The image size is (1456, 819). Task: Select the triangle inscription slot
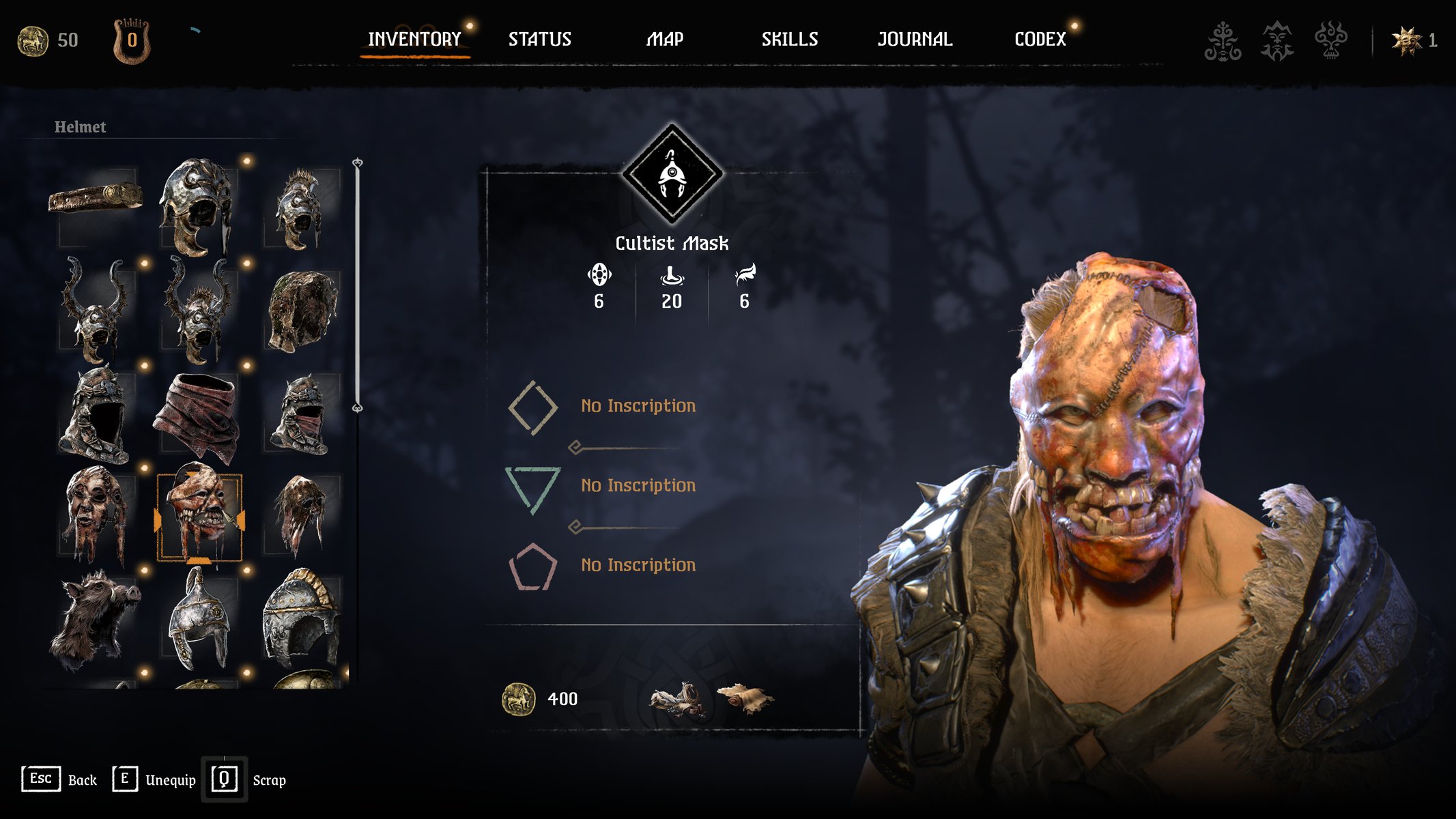(532, 487)
